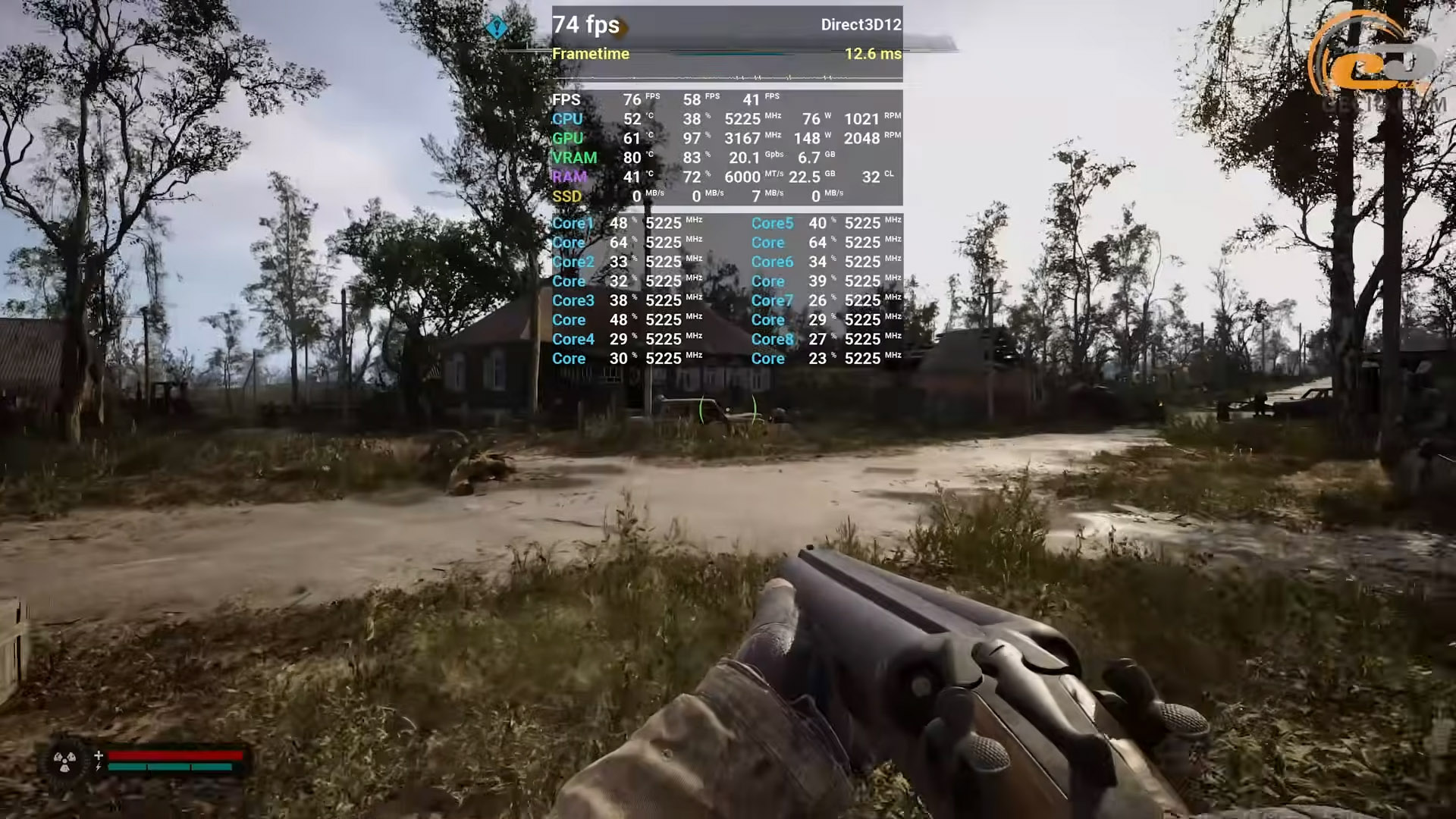Screen dimensions: 1456x819
Task: Select the blue diamond compass marker
Action: point(497,28)
